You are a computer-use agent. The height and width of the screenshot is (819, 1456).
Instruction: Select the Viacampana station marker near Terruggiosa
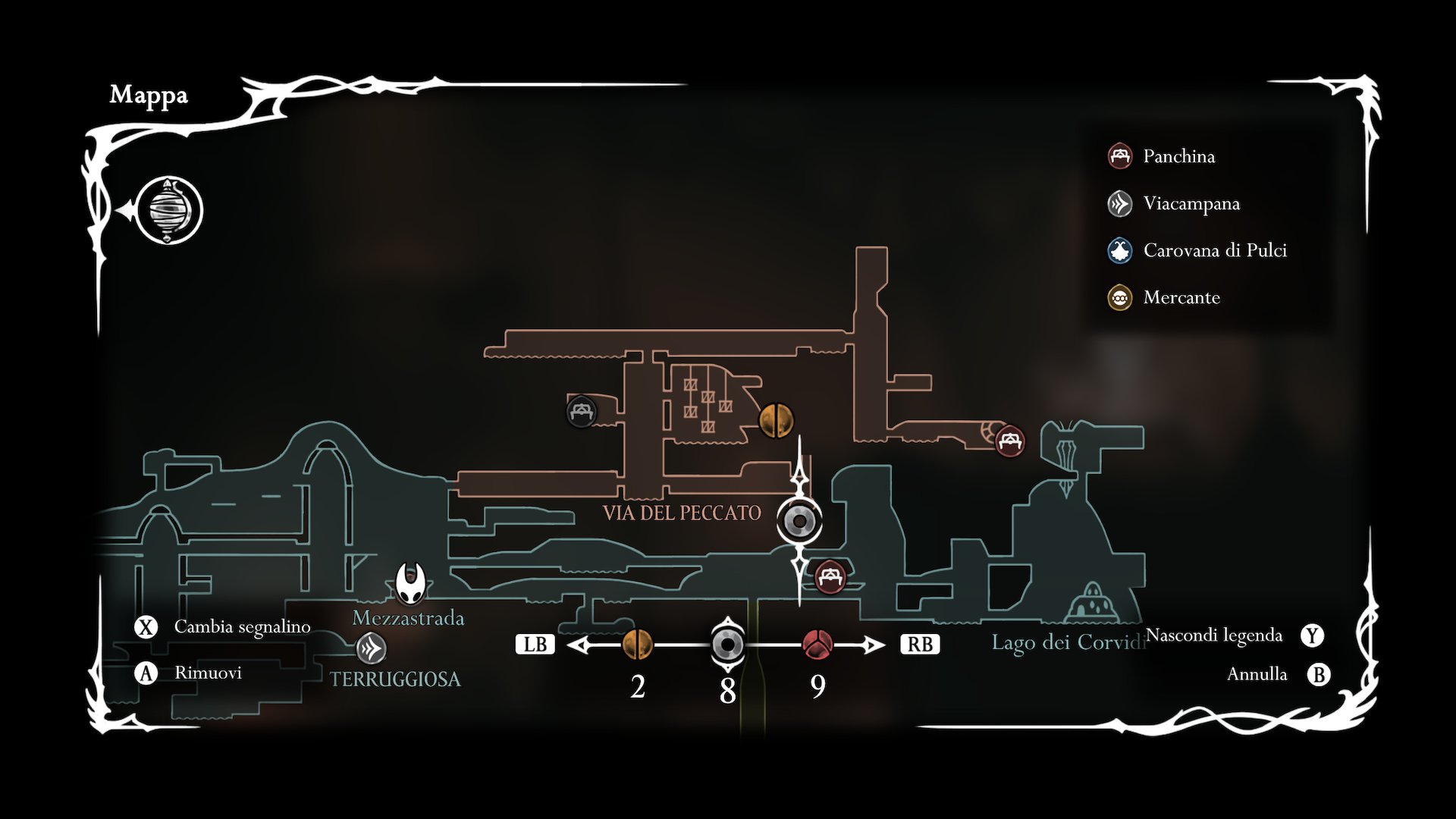click(371, 648)
